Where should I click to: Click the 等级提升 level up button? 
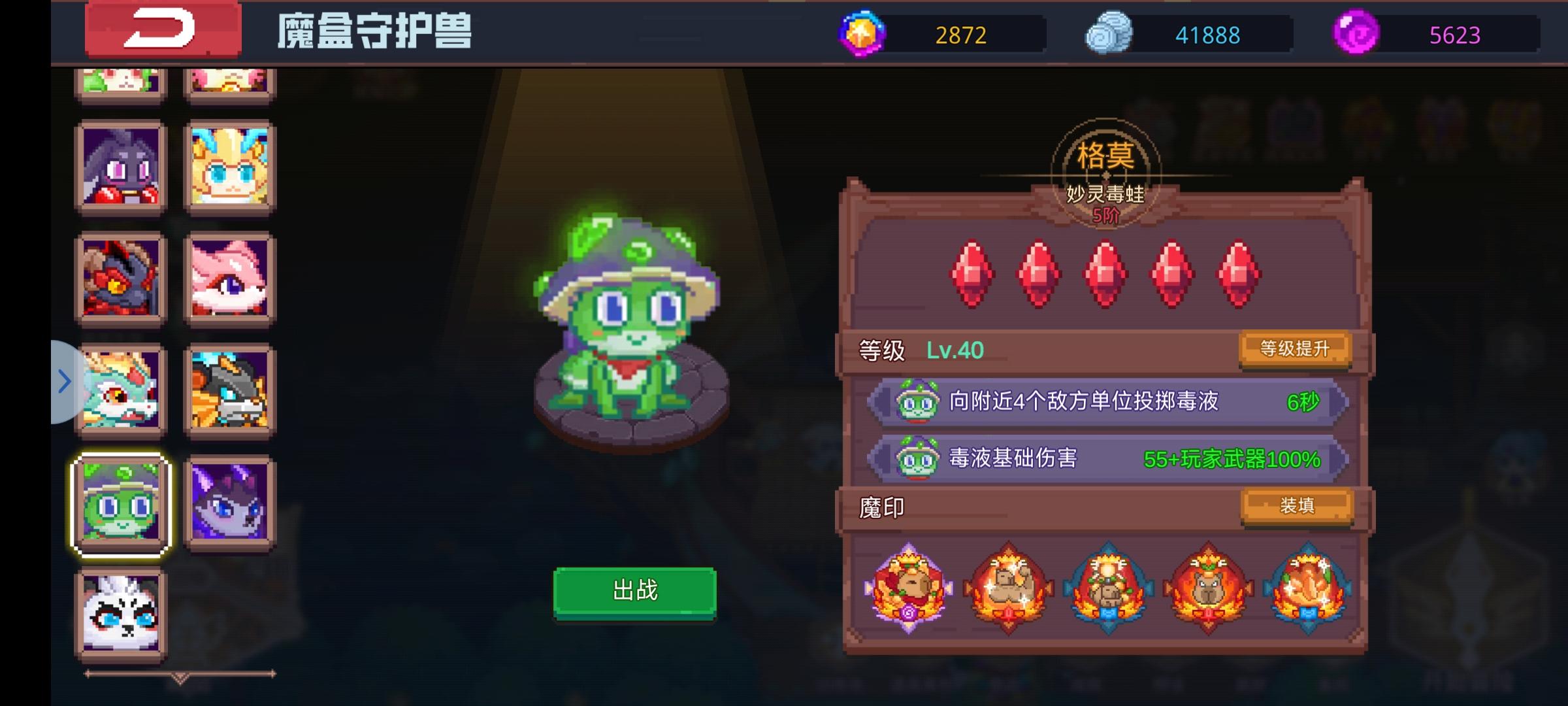pos(1296,351)
